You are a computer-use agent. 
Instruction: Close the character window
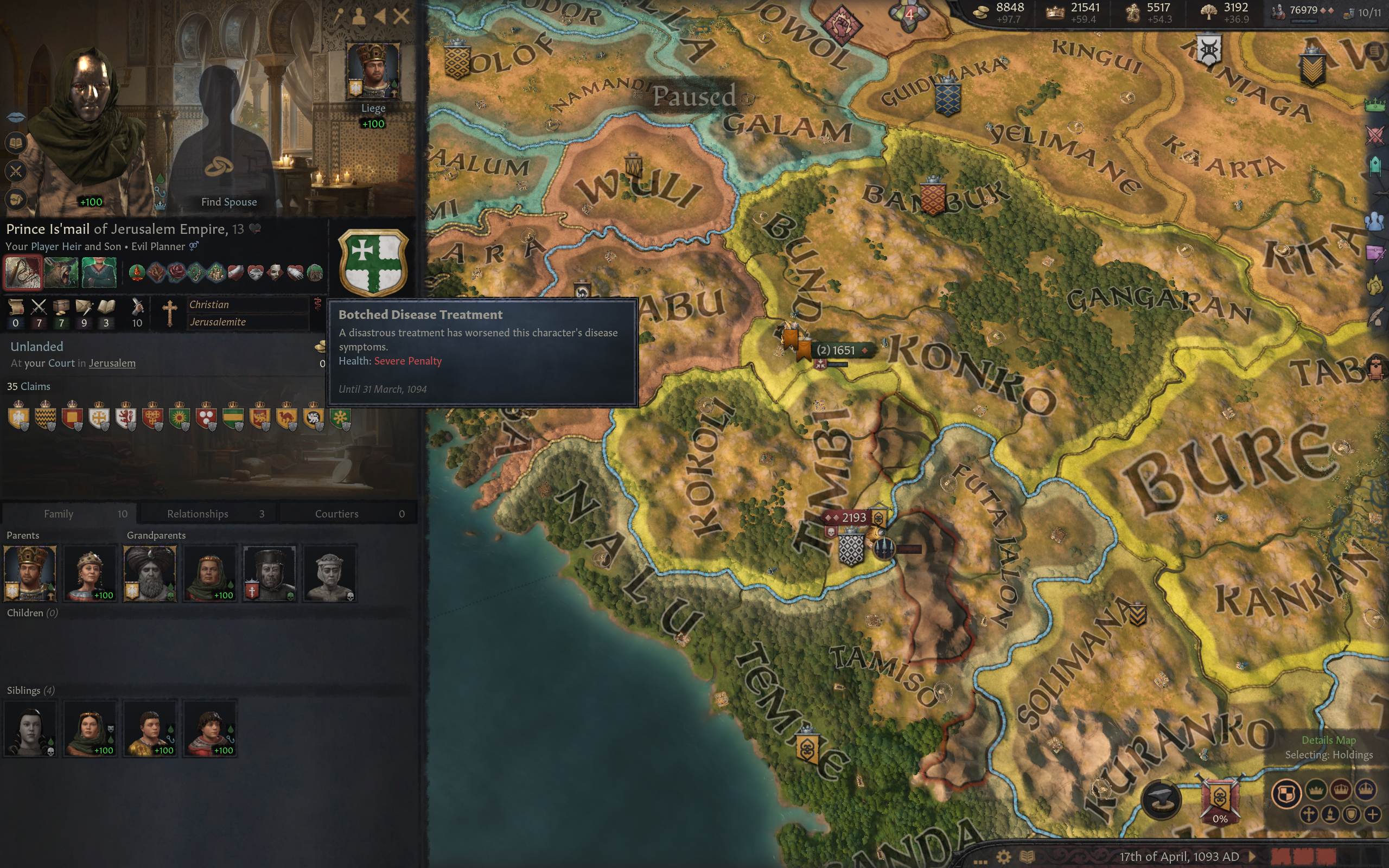401,16
